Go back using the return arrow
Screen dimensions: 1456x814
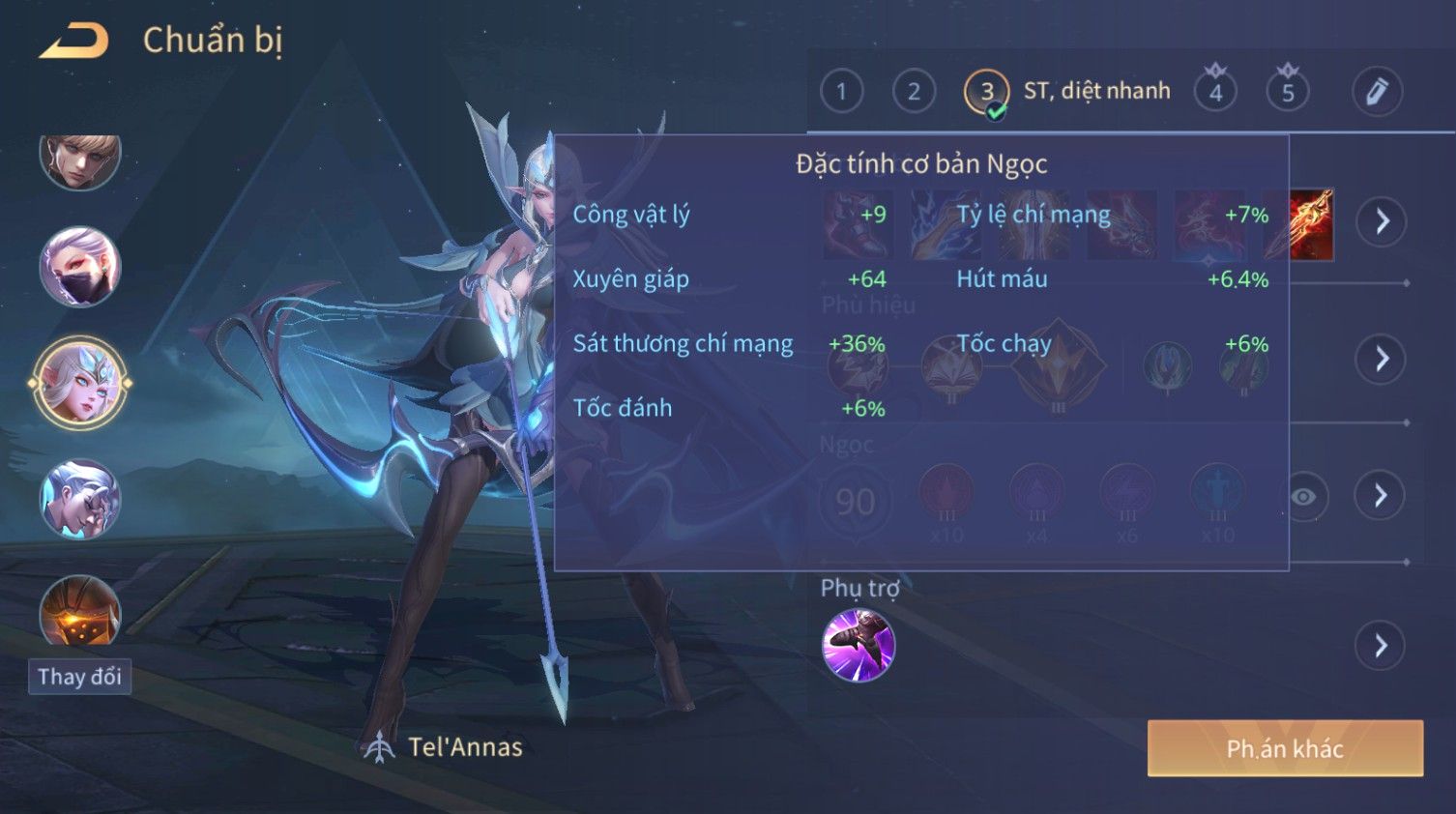74,41
